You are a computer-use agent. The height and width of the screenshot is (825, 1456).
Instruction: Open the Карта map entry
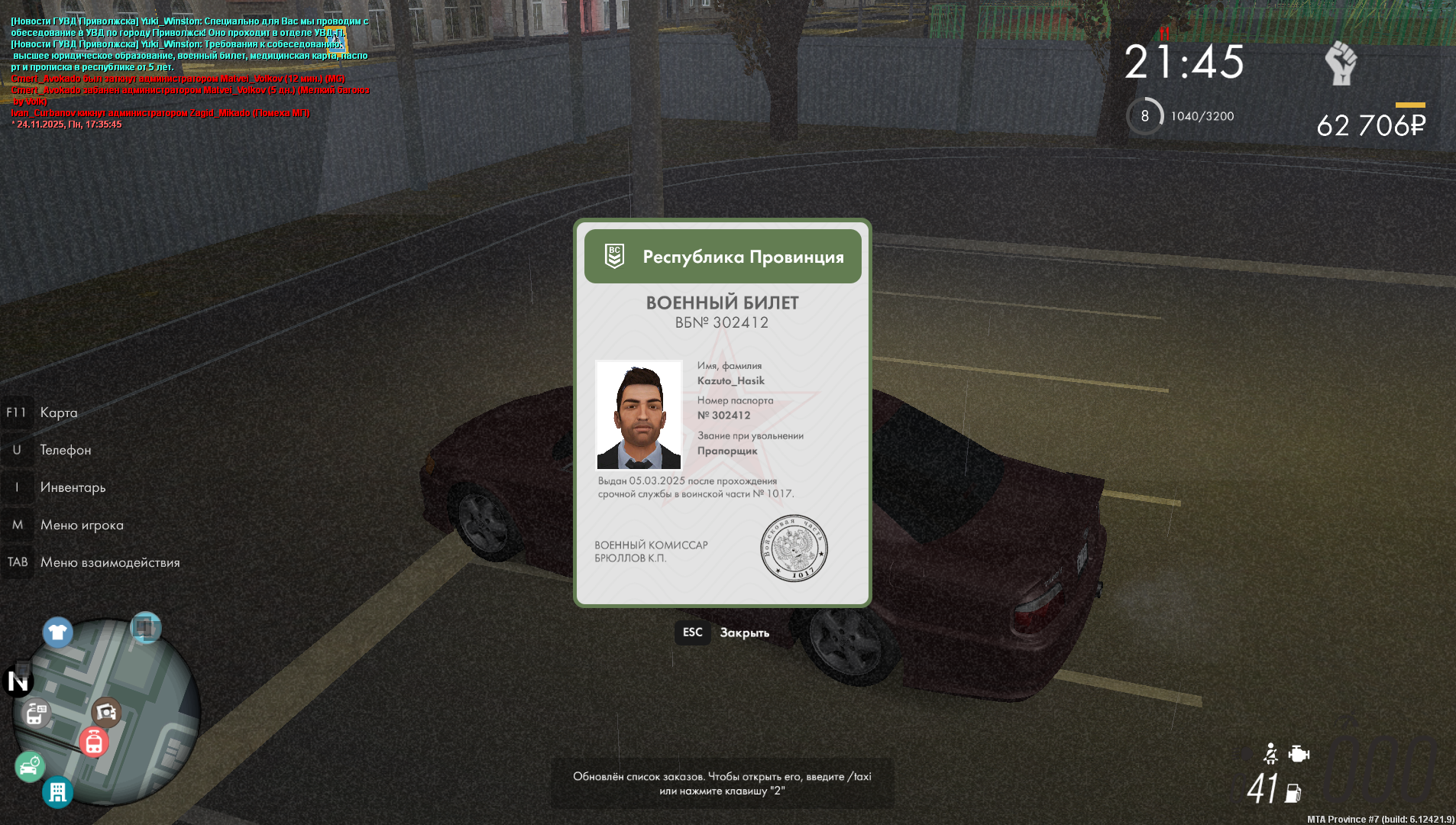[x=58, y=412]
